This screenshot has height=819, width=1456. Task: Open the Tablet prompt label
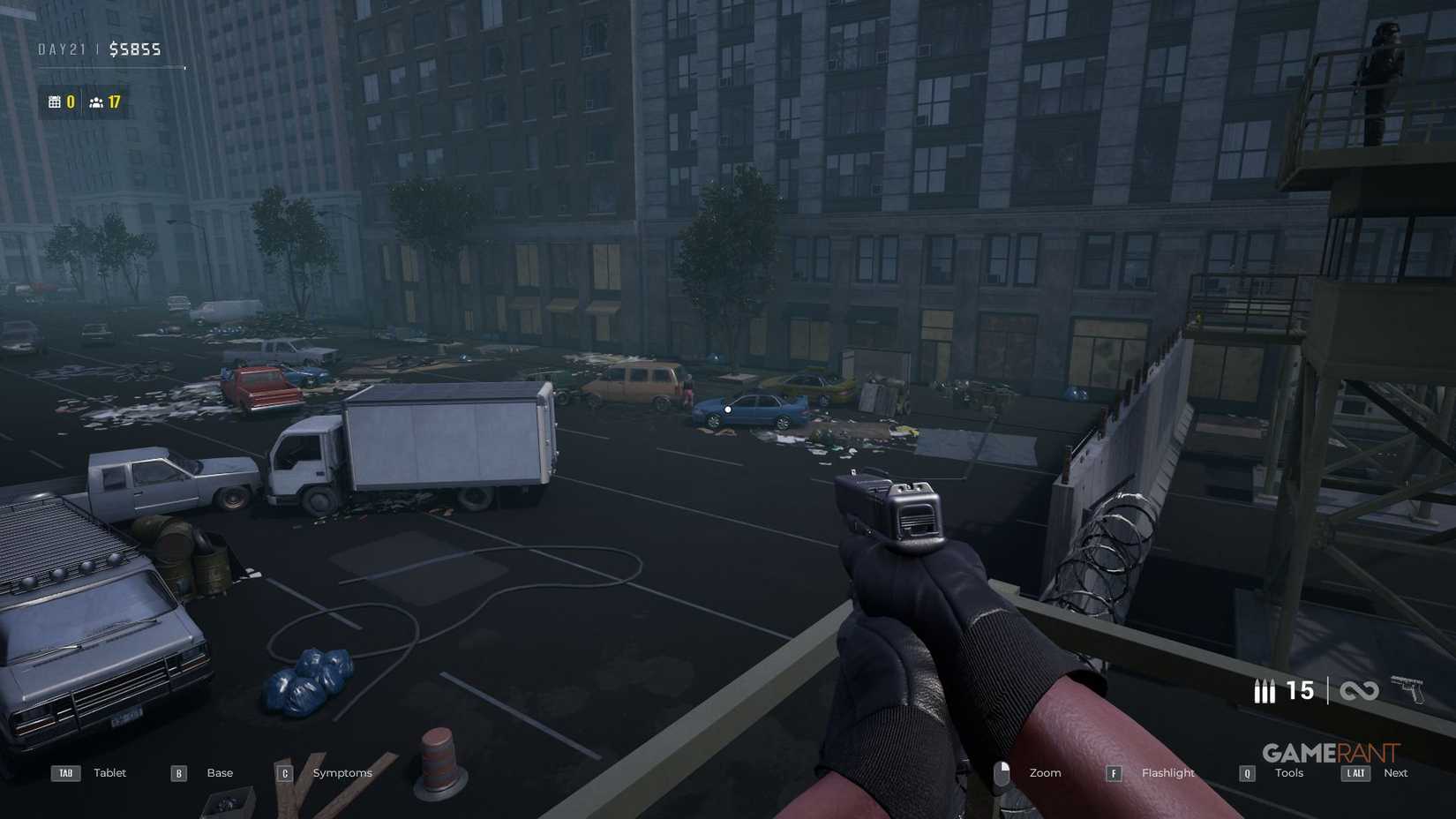[109, 772]
